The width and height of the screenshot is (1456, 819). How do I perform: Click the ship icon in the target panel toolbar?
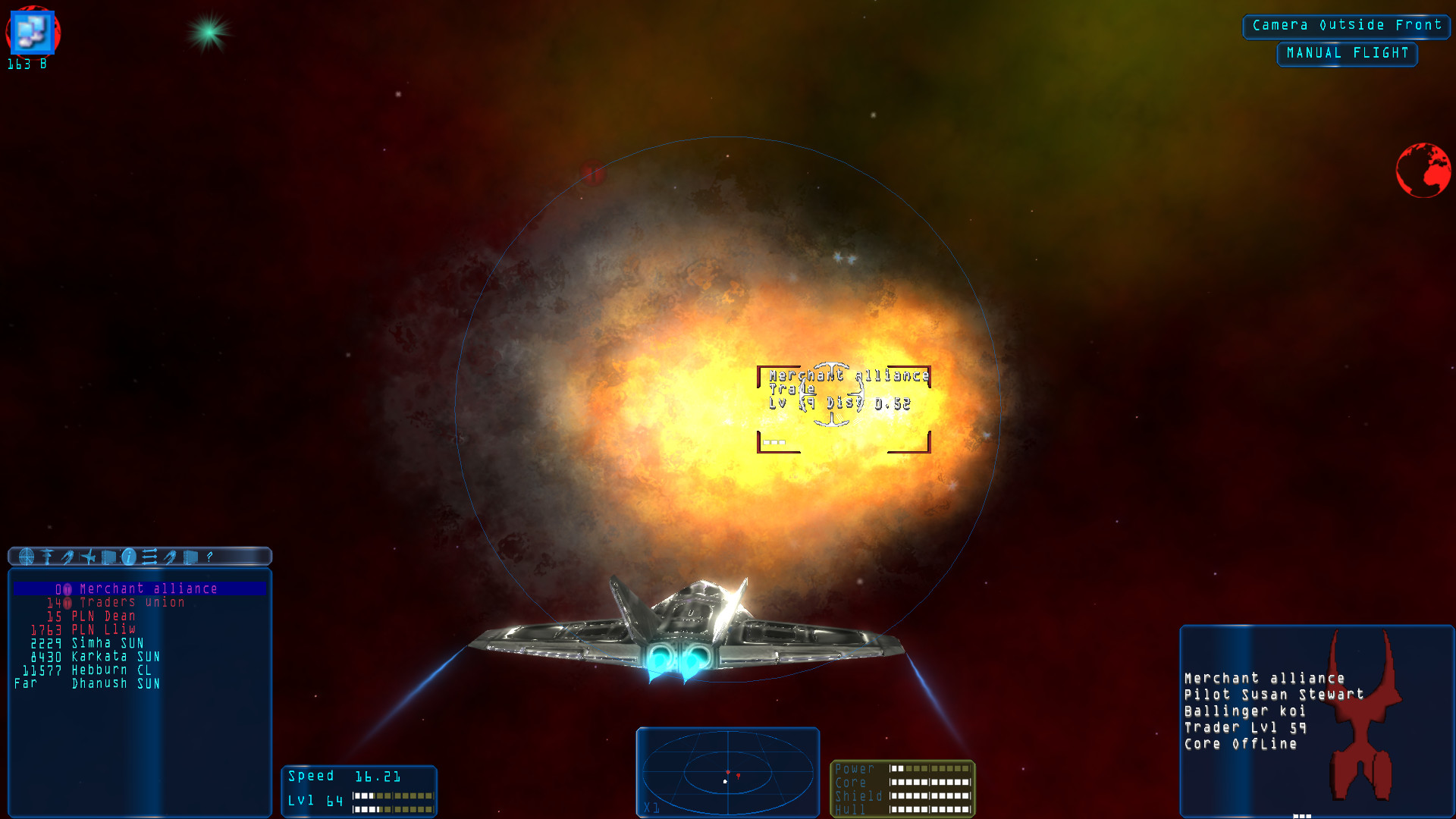click(89, 557)
